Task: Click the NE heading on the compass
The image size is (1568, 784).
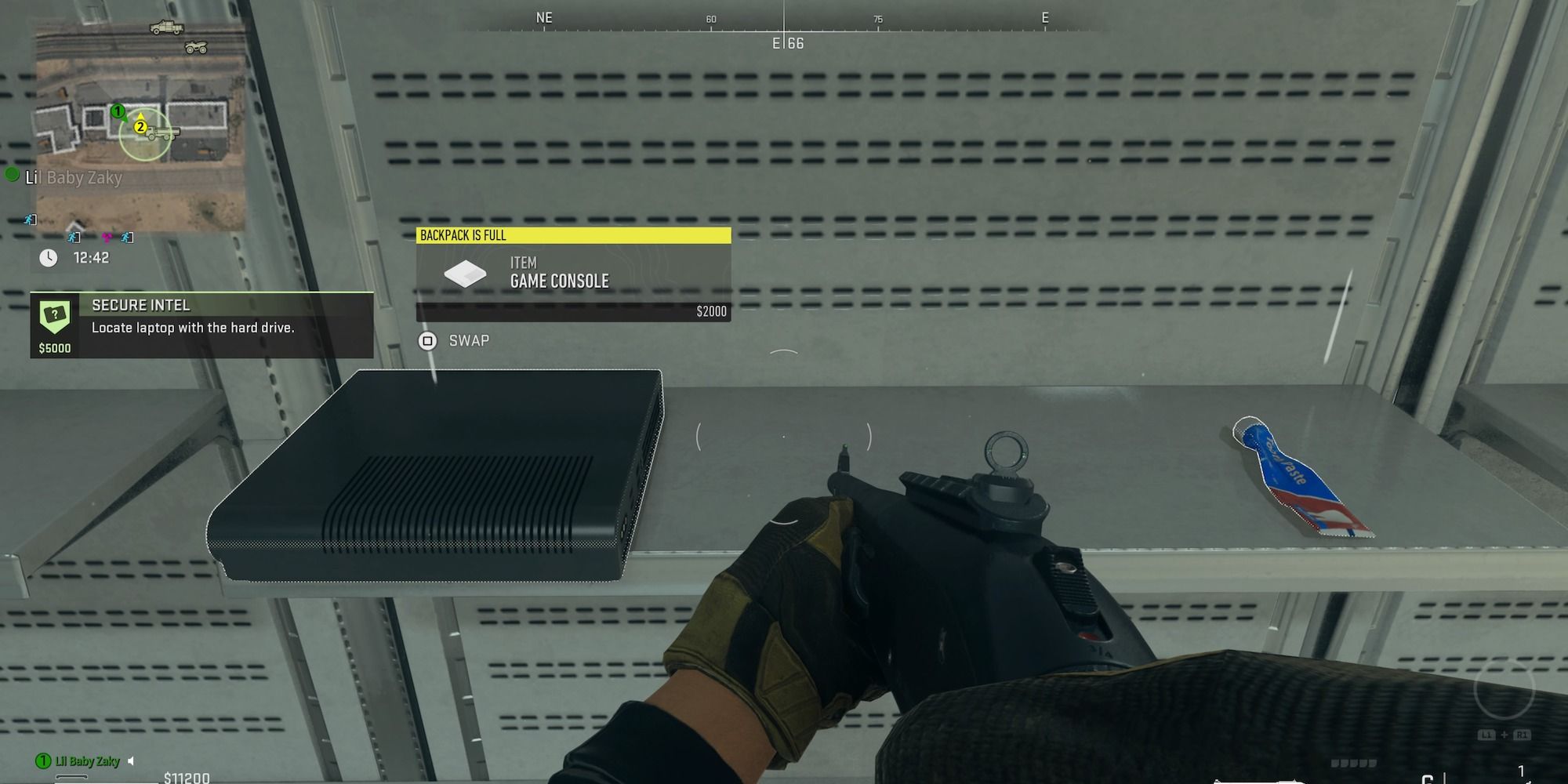Action: pos(544,16)
